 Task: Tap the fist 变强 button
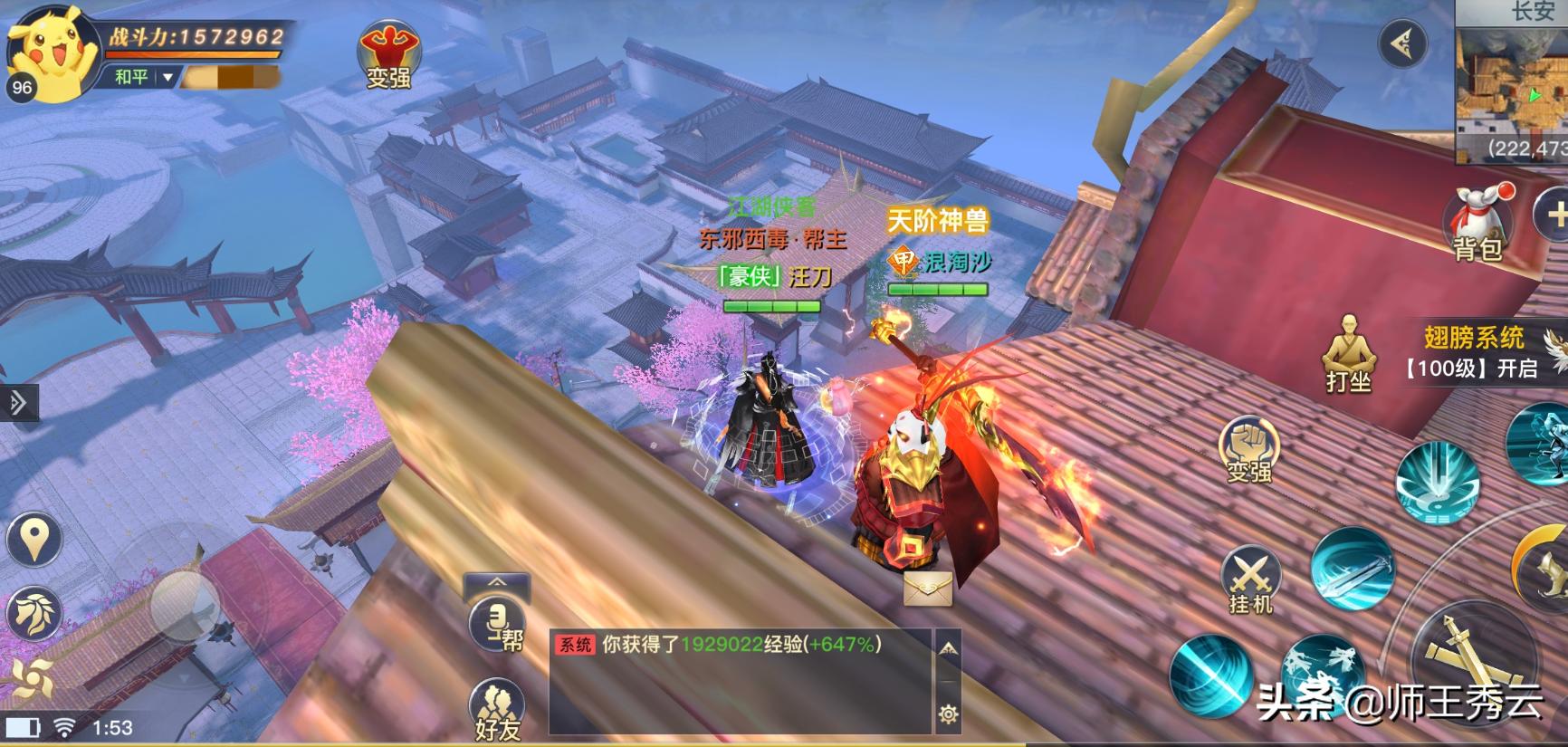point(1248,449)
